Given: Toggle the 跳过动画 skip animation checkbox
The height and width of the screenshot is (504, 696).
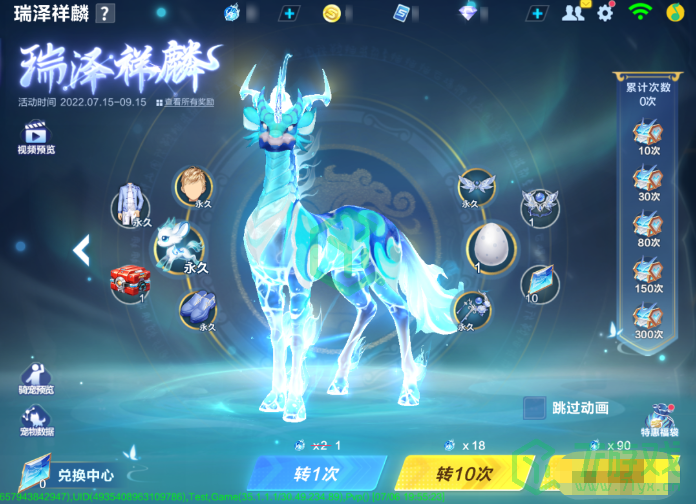Looking at the screenshot, I should tap(535, 408).
